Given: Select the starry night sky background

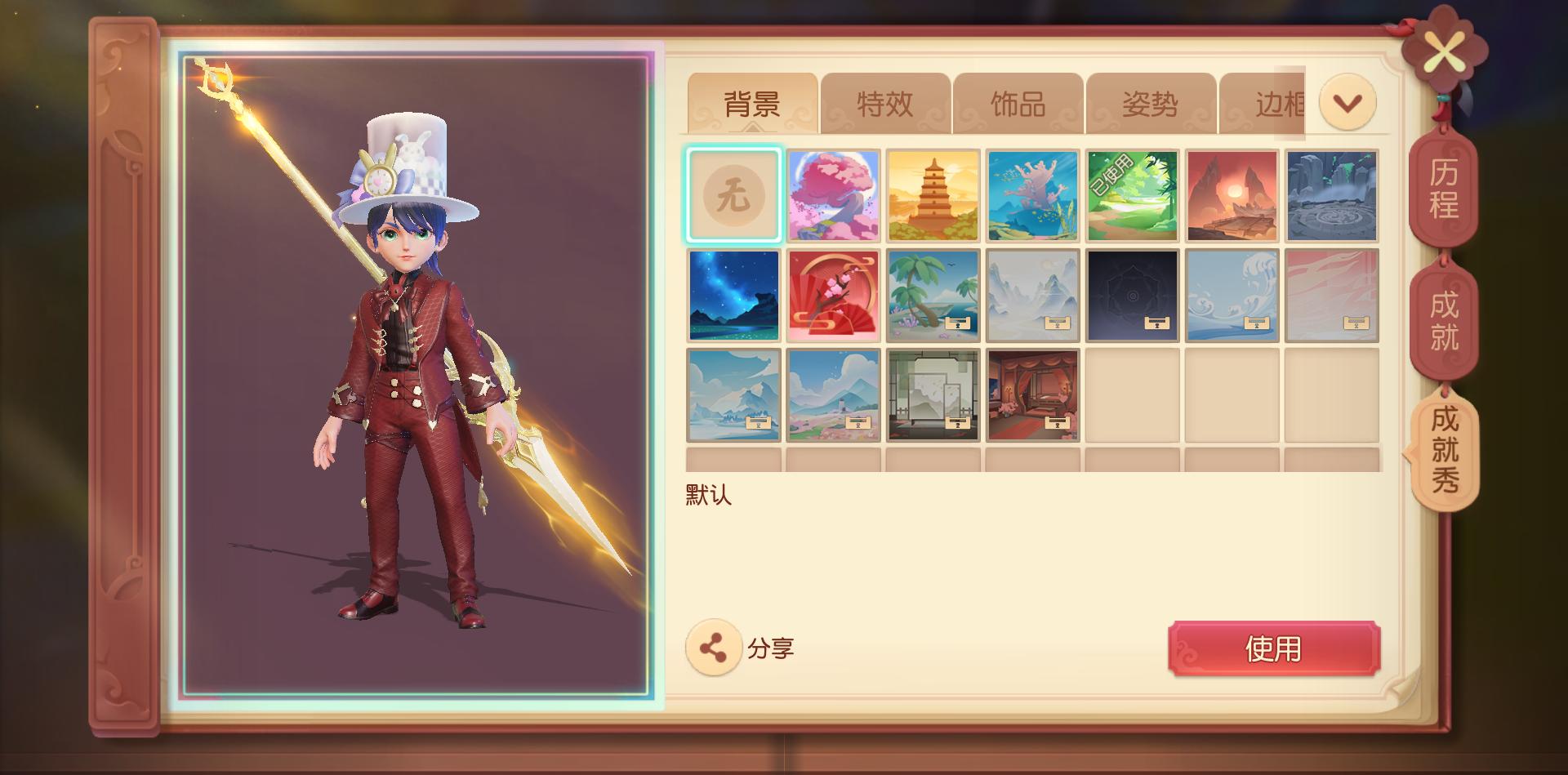Looking at the screenshot, I should click(x=733, y=295).
